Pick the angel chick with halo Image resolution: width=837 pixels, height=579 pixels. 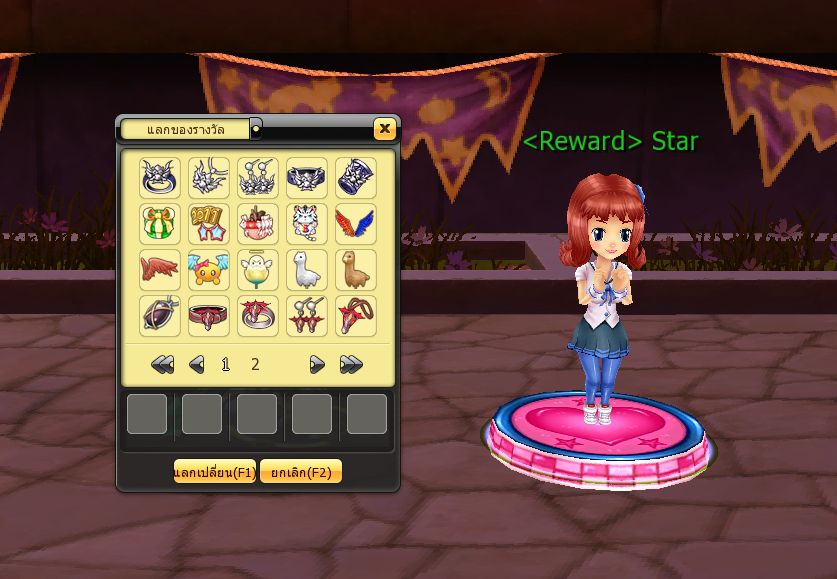coord(257,270)
